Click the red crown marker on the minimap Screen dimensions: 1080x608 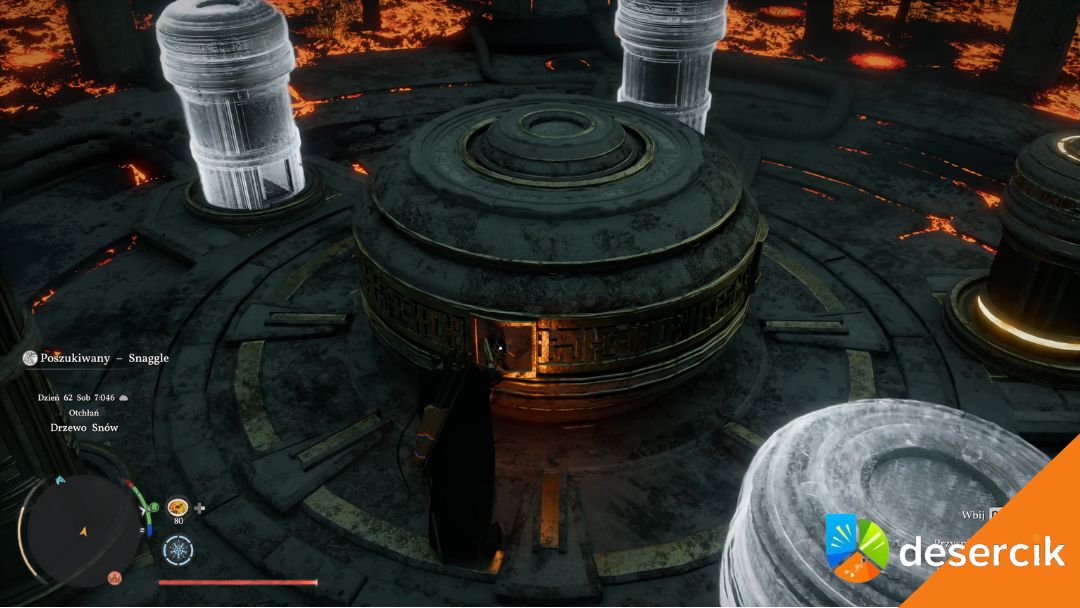pos(115,578)
